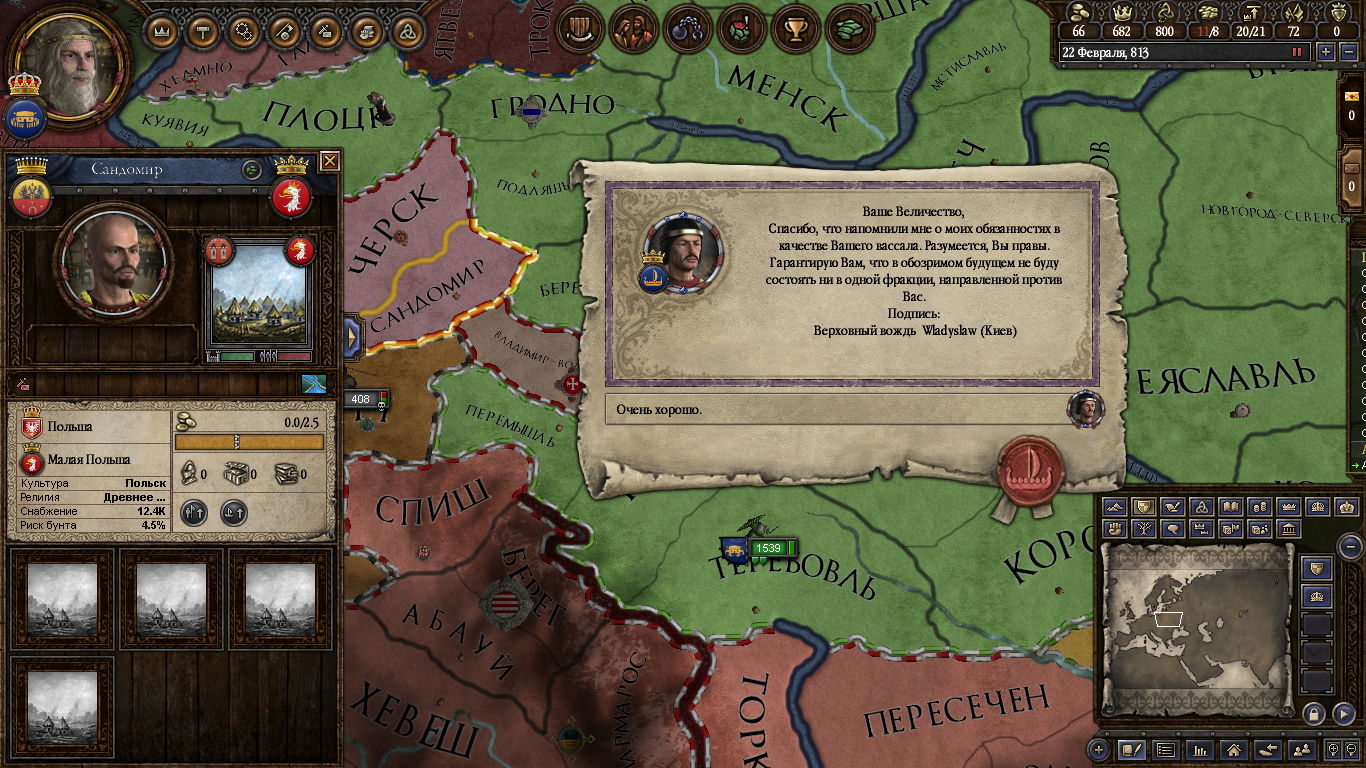Image resolution: width=1366 pixels, height=768 pixels.
Task: Decrease game speed with the minus button
Action: (x=1347, y=52)
